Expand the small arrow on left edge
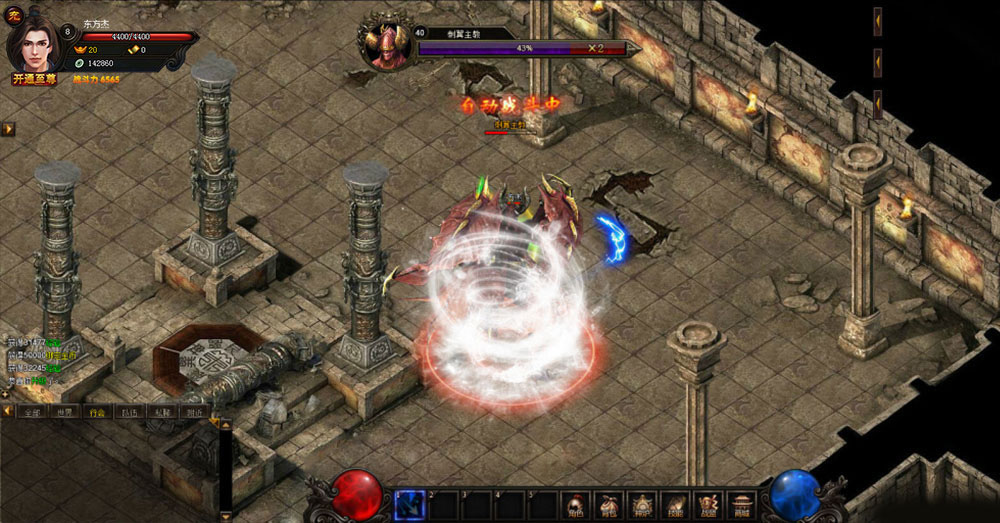The image size is (1000, 523). click(8, 129)
